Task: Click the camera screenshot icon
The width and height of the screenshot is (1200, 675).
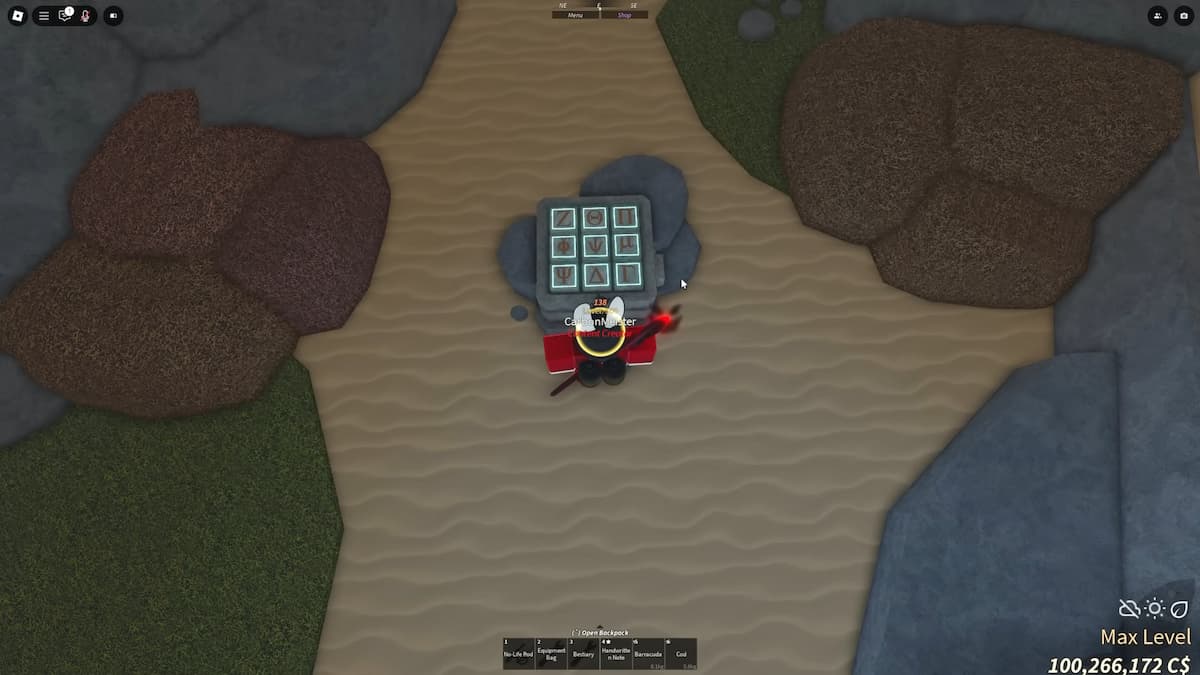Action: (x=1184, y=16)
